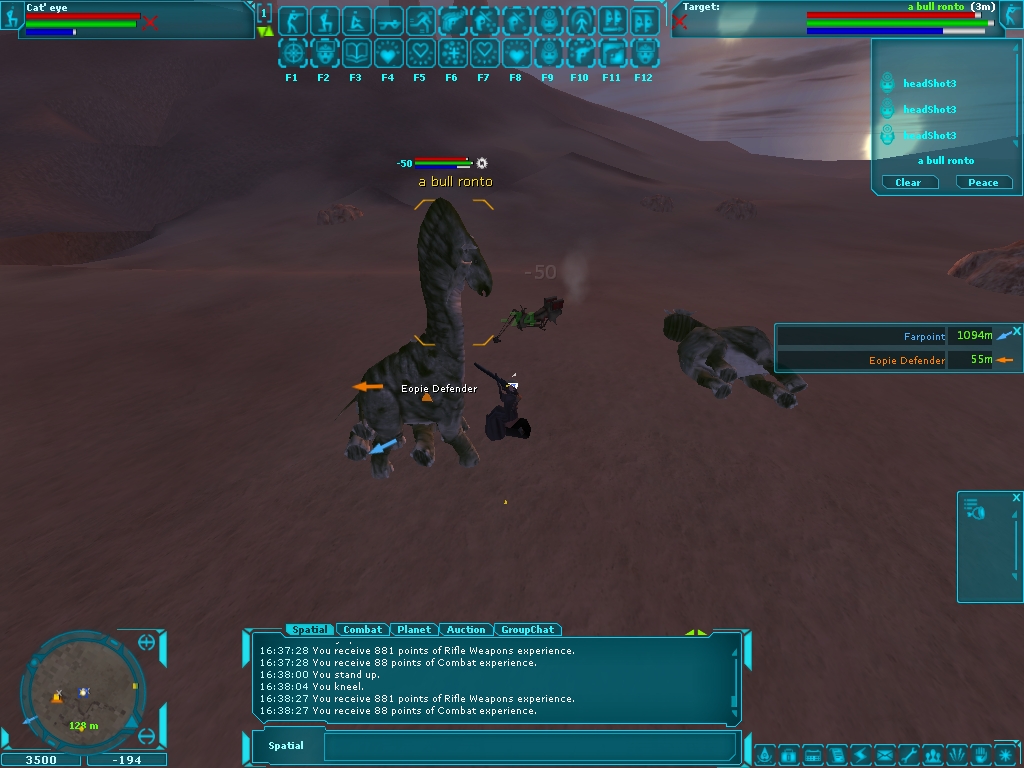Click the minimap zoom-out minus button
Screen dimensions: 1024x768
point(147,737)
